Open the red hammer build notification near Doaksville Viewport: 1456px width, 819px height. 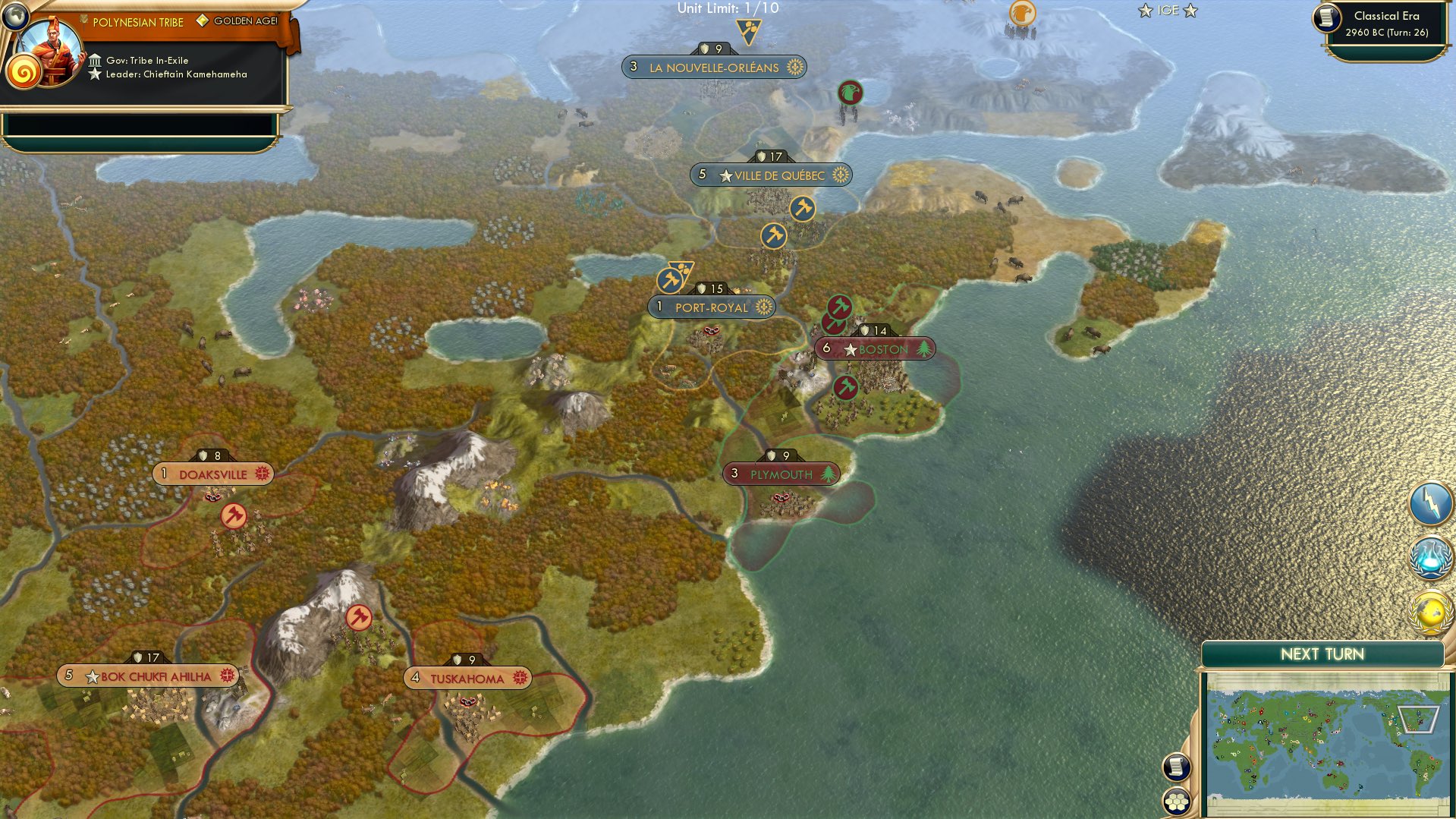click(x=234, y=516)
